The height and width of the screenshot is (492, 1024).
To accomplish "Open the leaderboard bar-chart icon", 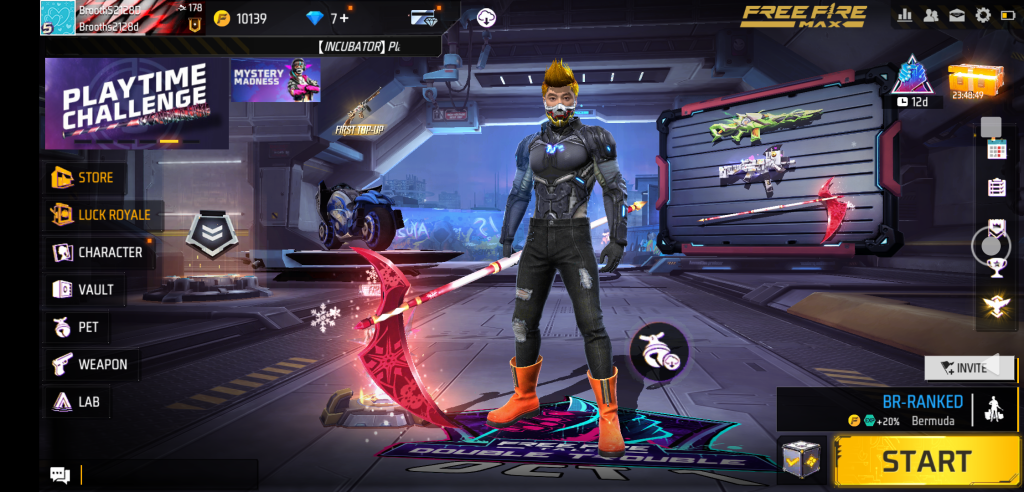I will (906, 15).
